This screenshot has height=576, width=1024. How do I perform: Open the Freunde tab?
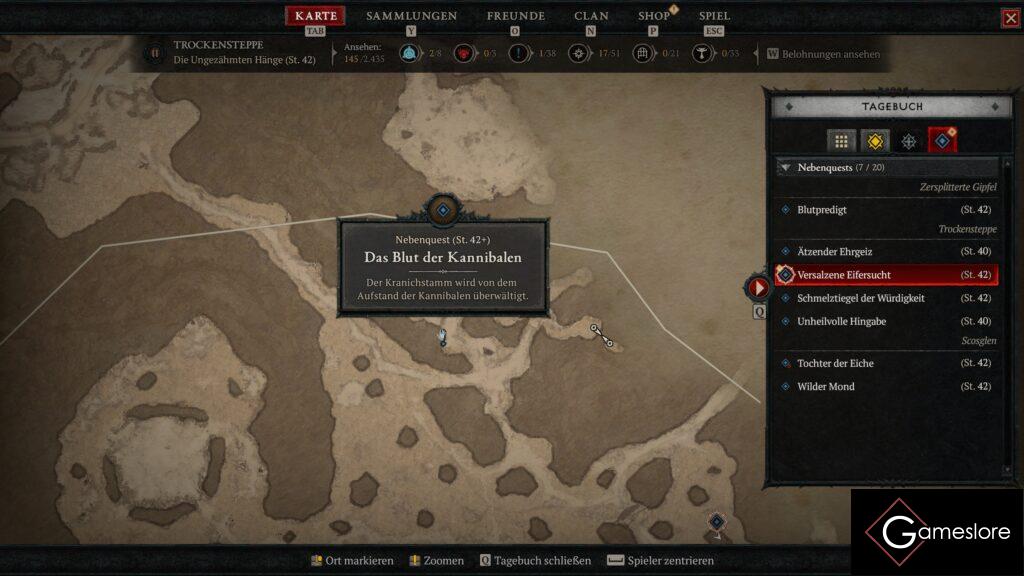(515, 16)
